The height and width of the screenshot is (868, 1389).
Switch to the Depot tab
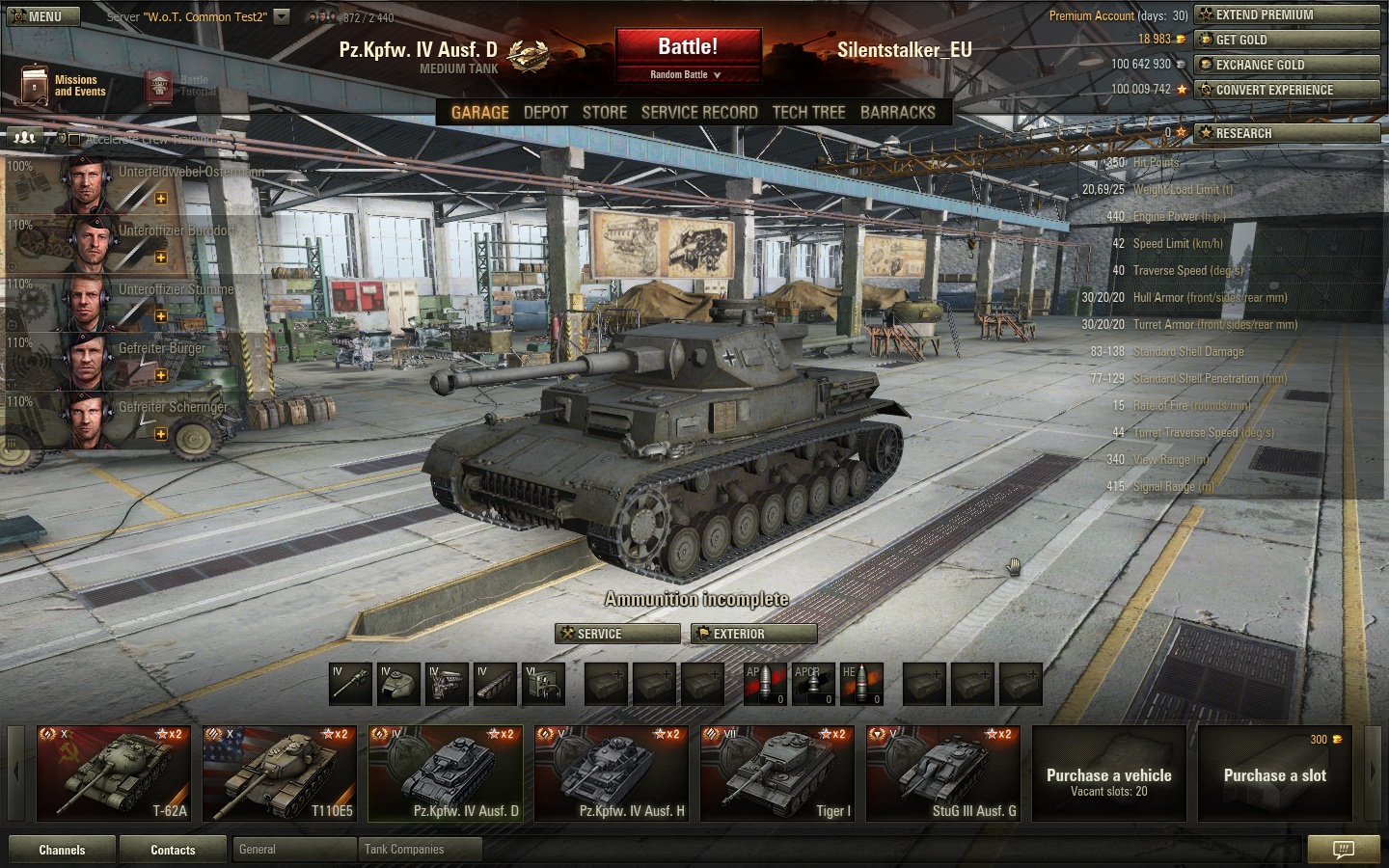(x=545, y=112)
